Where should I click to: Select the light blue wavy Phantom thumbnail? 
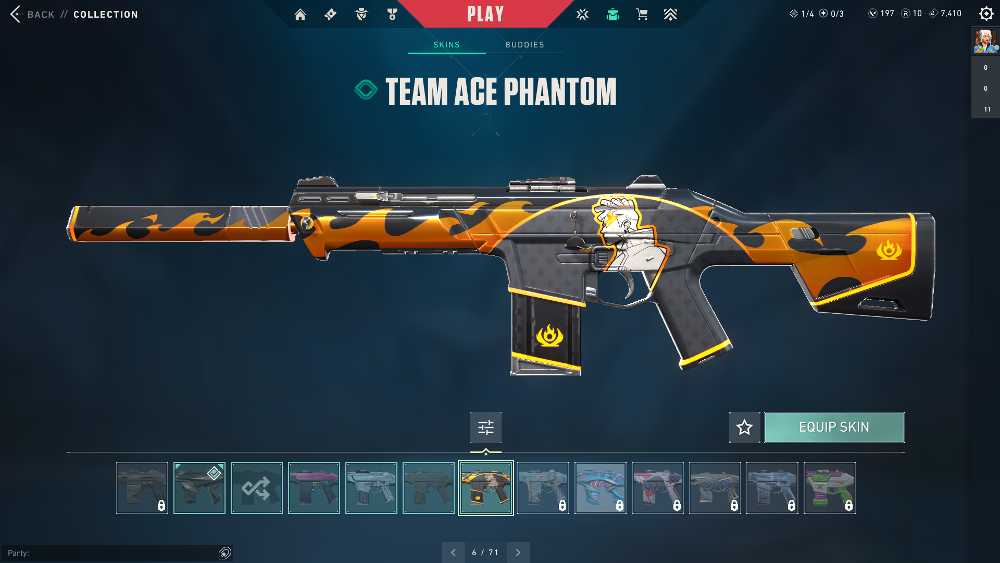point(600,488)
